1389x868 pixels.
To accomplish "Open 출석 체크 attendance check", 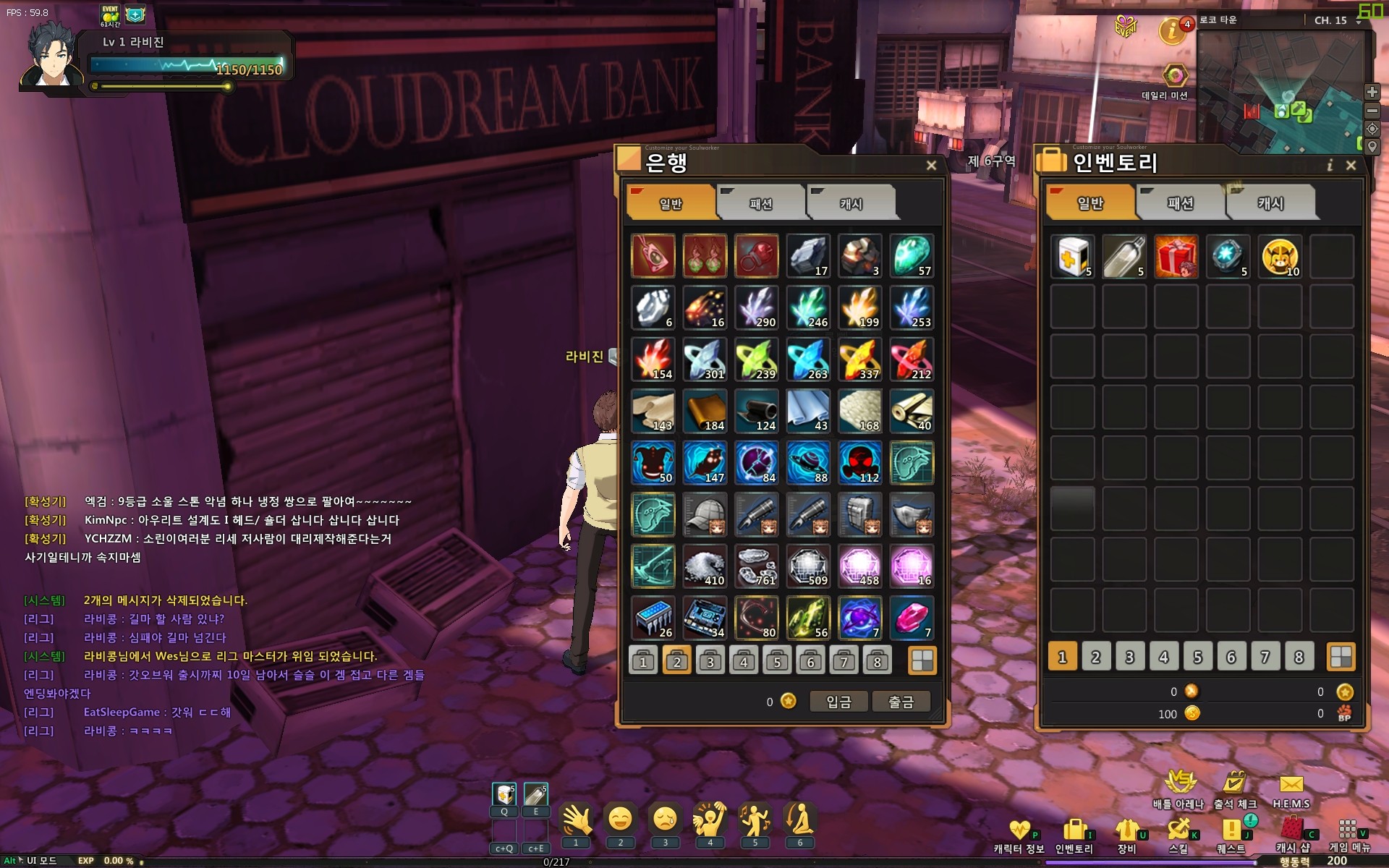I will (1235, 787).
